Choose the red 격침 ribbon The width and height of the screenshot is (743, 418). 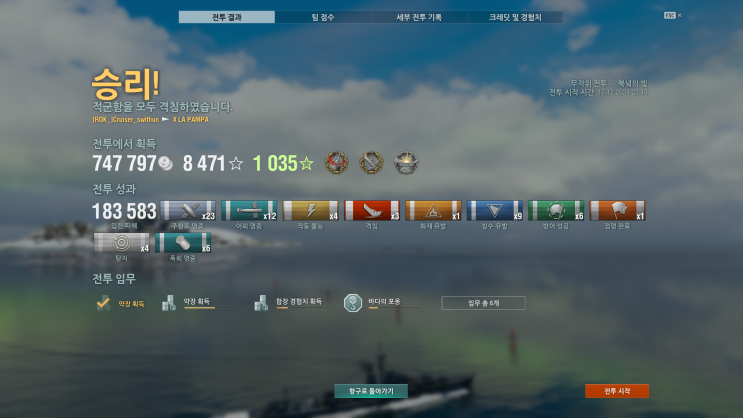click(x=371, y=210)
